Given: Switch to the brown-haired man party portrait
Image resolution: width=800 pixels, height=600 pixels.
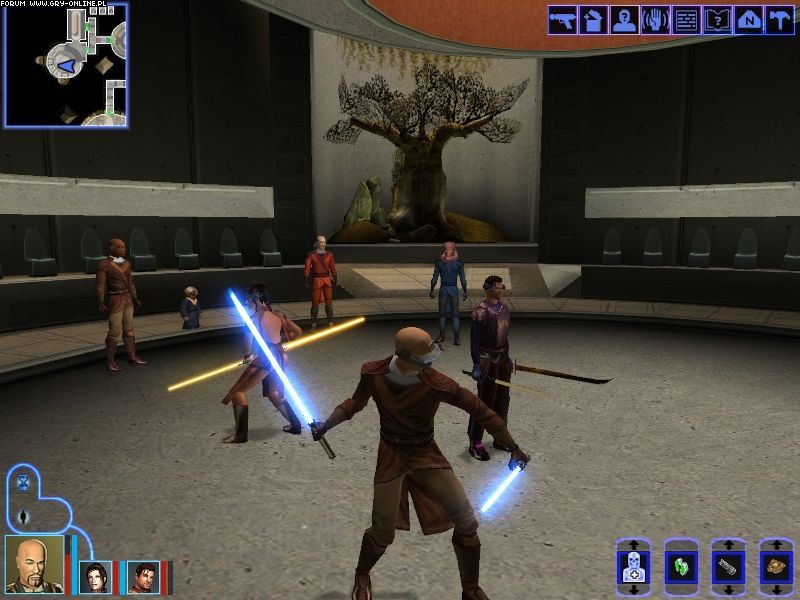Looking at the screenshot, I should (x=143, y=577).
